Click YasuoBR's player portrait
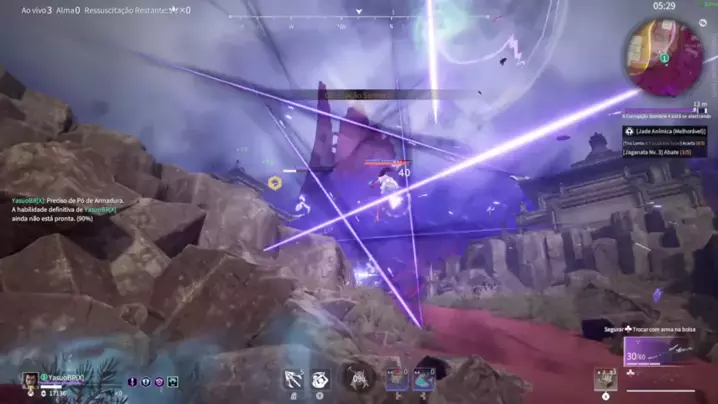The height and width of the screenshot is (404, 718). 31,379
